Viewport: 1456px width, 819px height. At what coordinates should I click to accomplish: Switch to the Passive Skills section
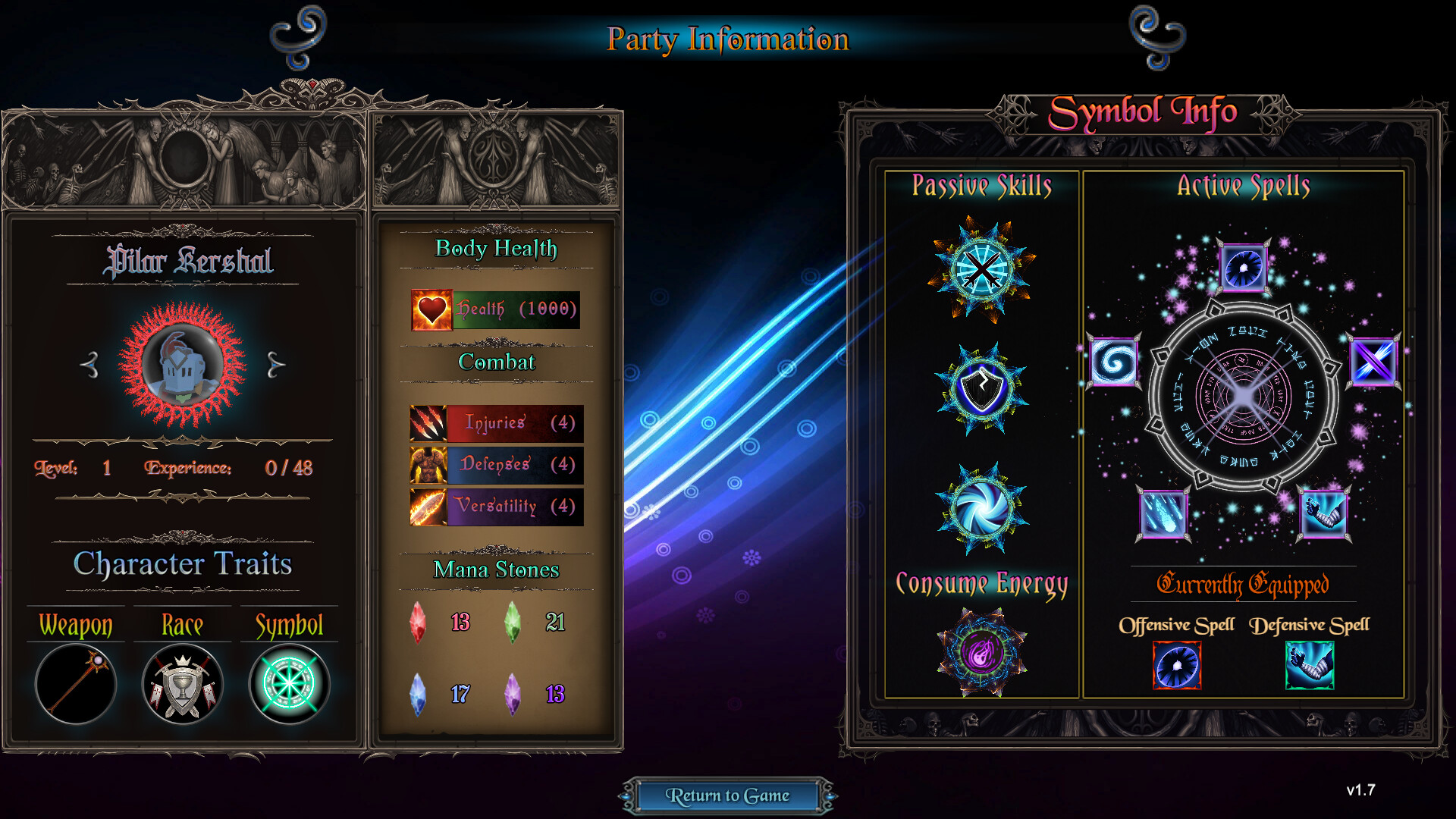pyautogui.click(x=982, y=185)
